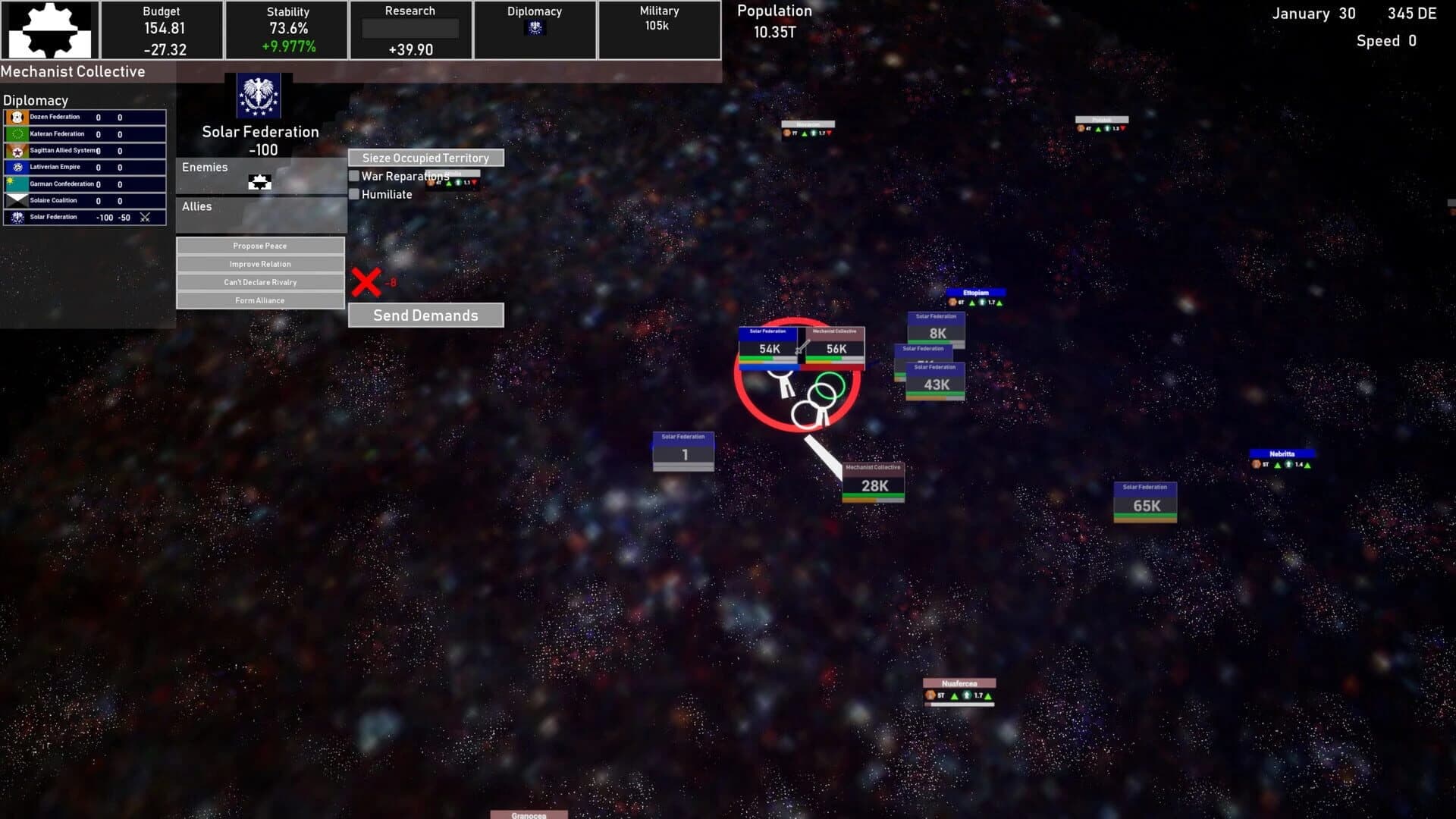Screen dimensions: 1456x819
Task: Expand the Enemies section
Action: click(x=205, y=167)
